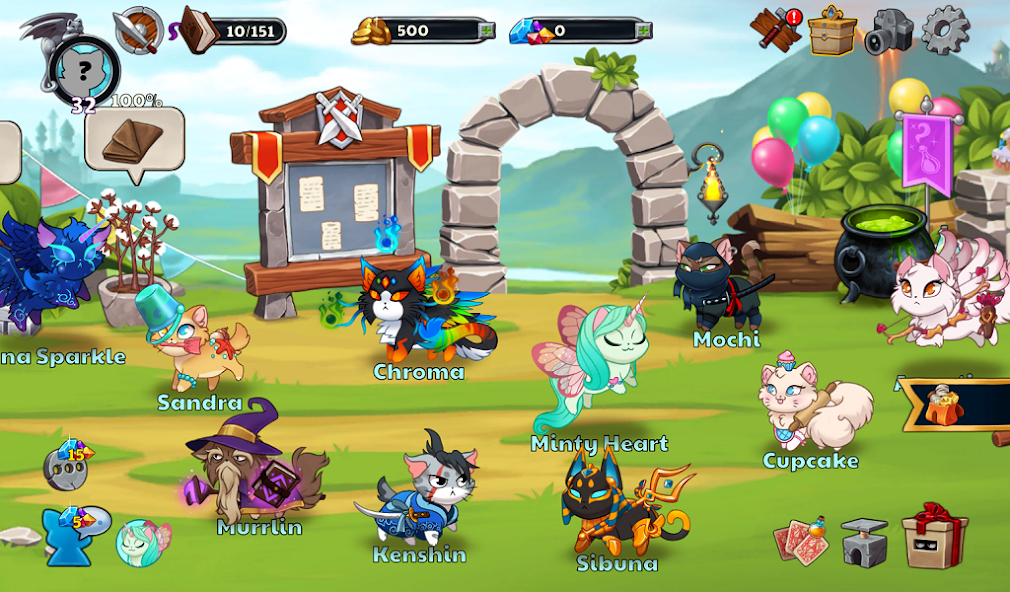The height and width of the screenshot is (592, 1010).
Task: Open the gift box with red ribbon
Action: 934,535
